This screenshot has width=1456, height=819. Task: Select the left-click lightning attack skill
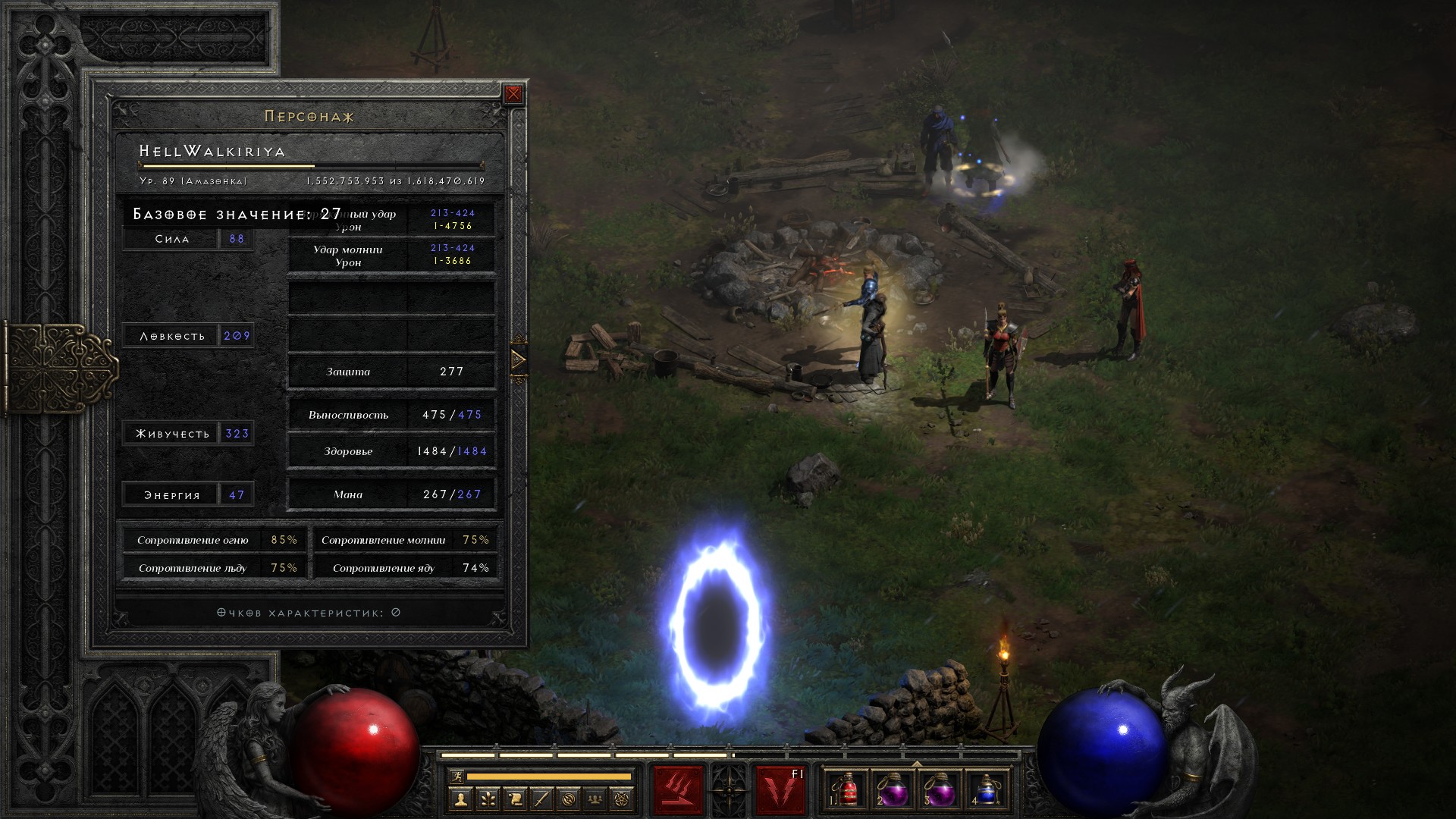point(678,790)
